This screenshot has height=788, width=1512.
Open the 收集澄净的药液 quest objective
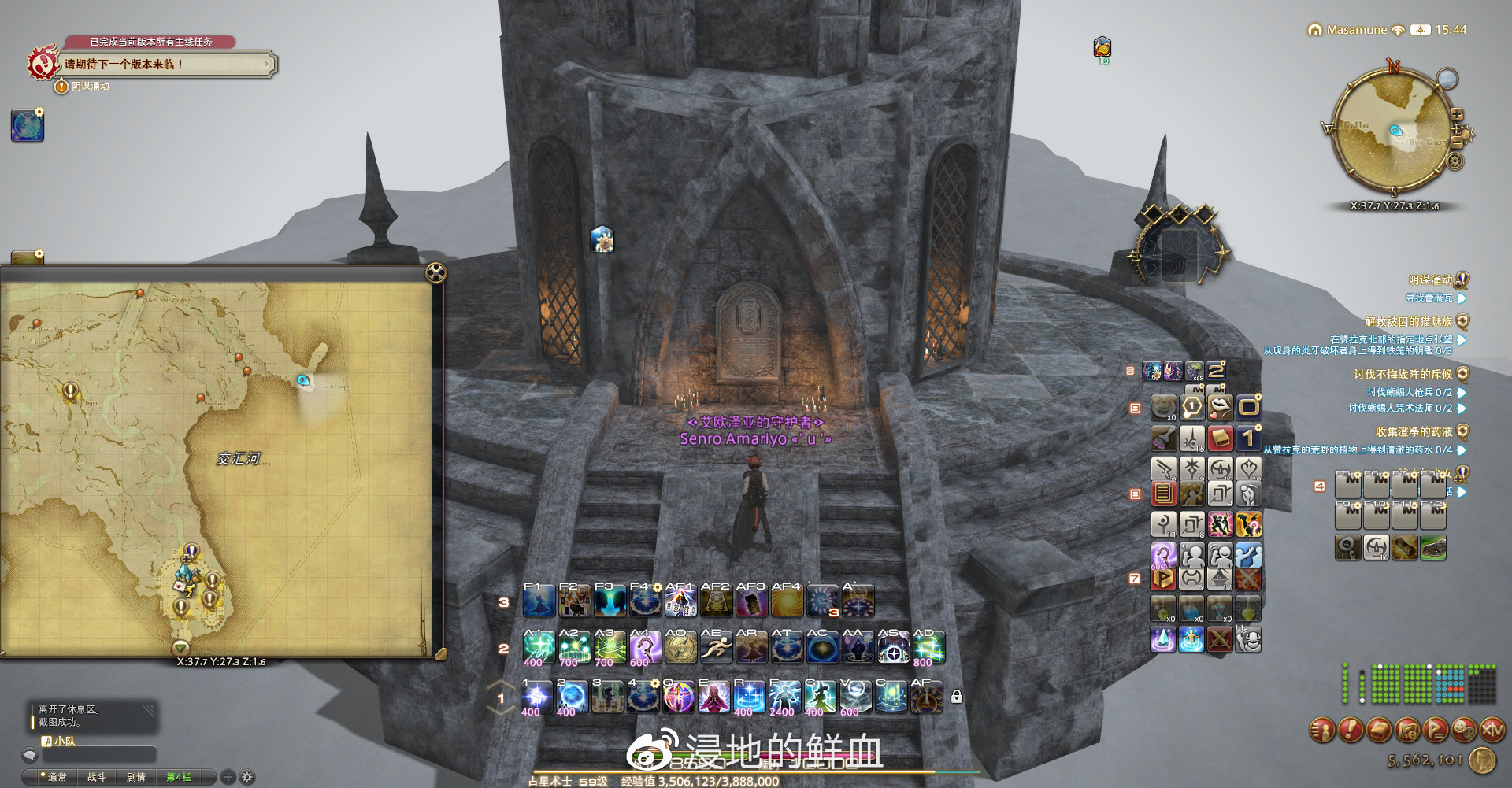point(1414,432)
